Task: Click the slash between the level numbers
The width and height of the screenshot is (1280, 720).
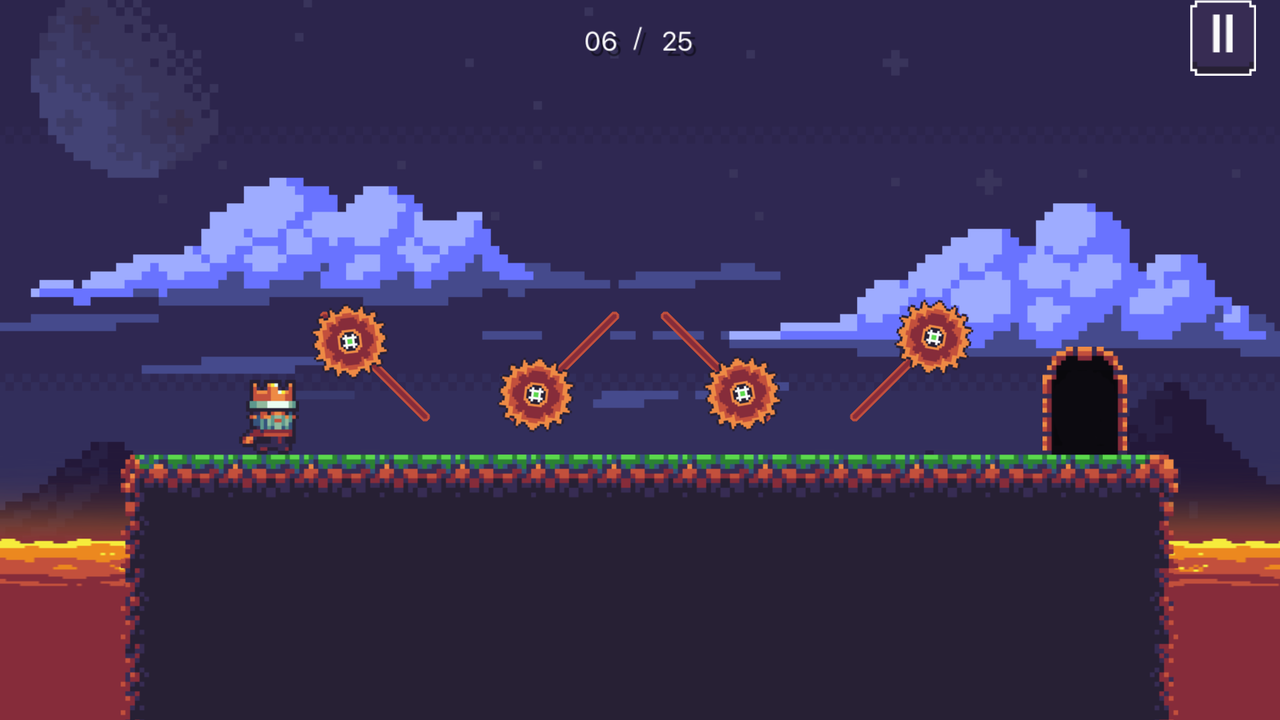Action: tap(640, 40)
